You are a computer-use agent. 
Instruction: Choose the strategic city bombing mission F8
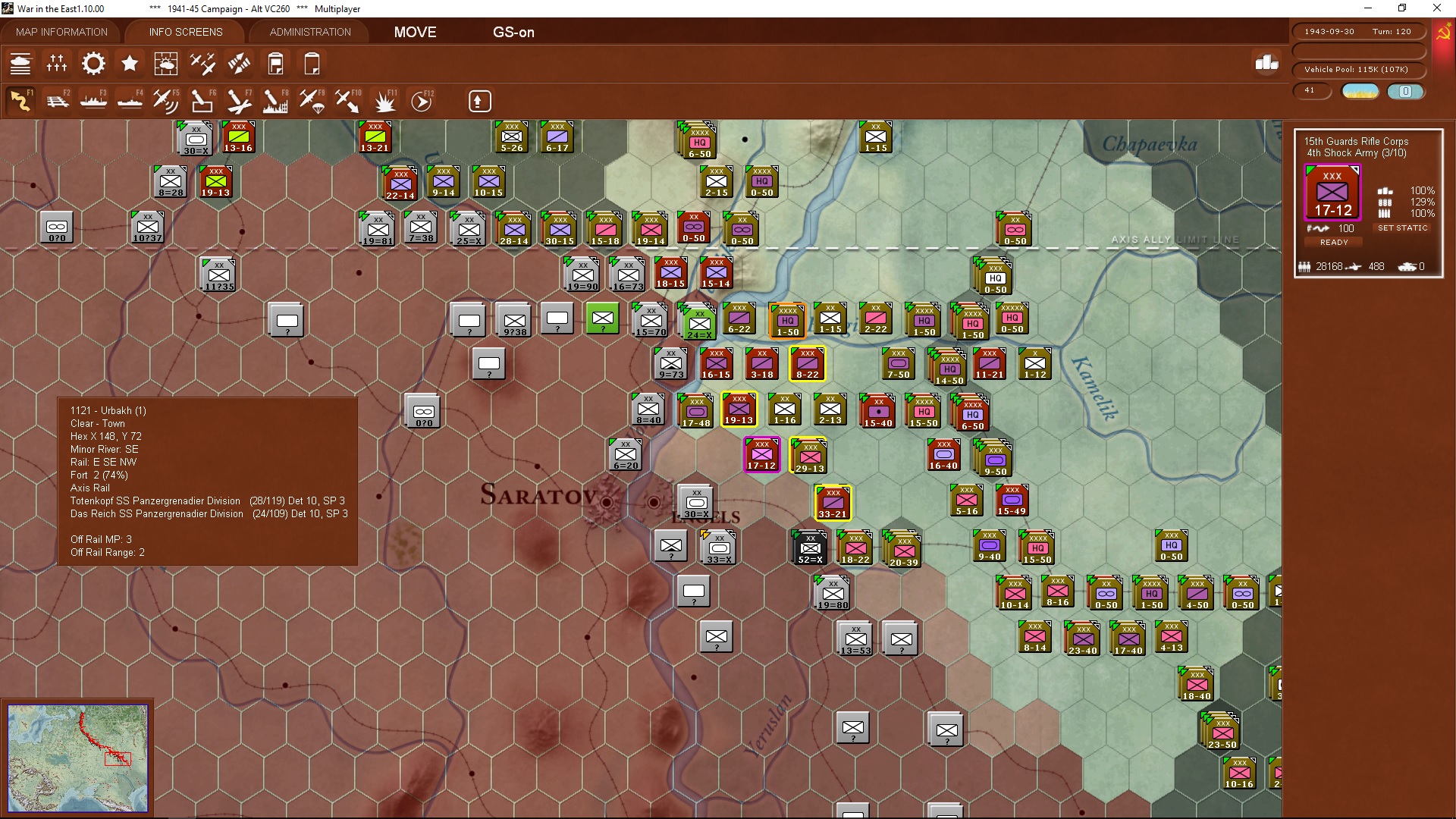(275, 100)
